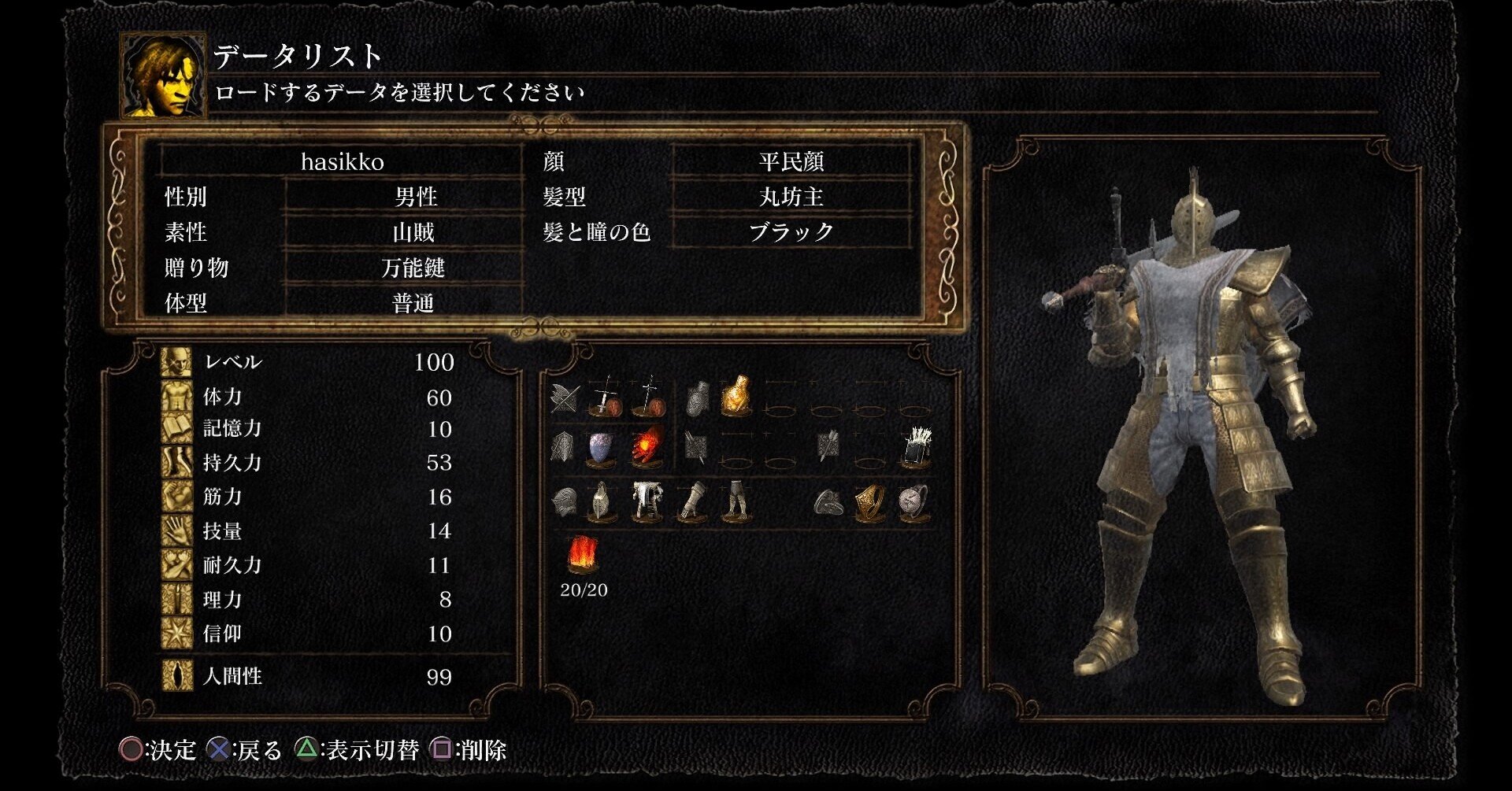The height and width of the screenshot is (791, 1512).
Task: Choose the equipped leggings icon
Action: tap(736, 501)
